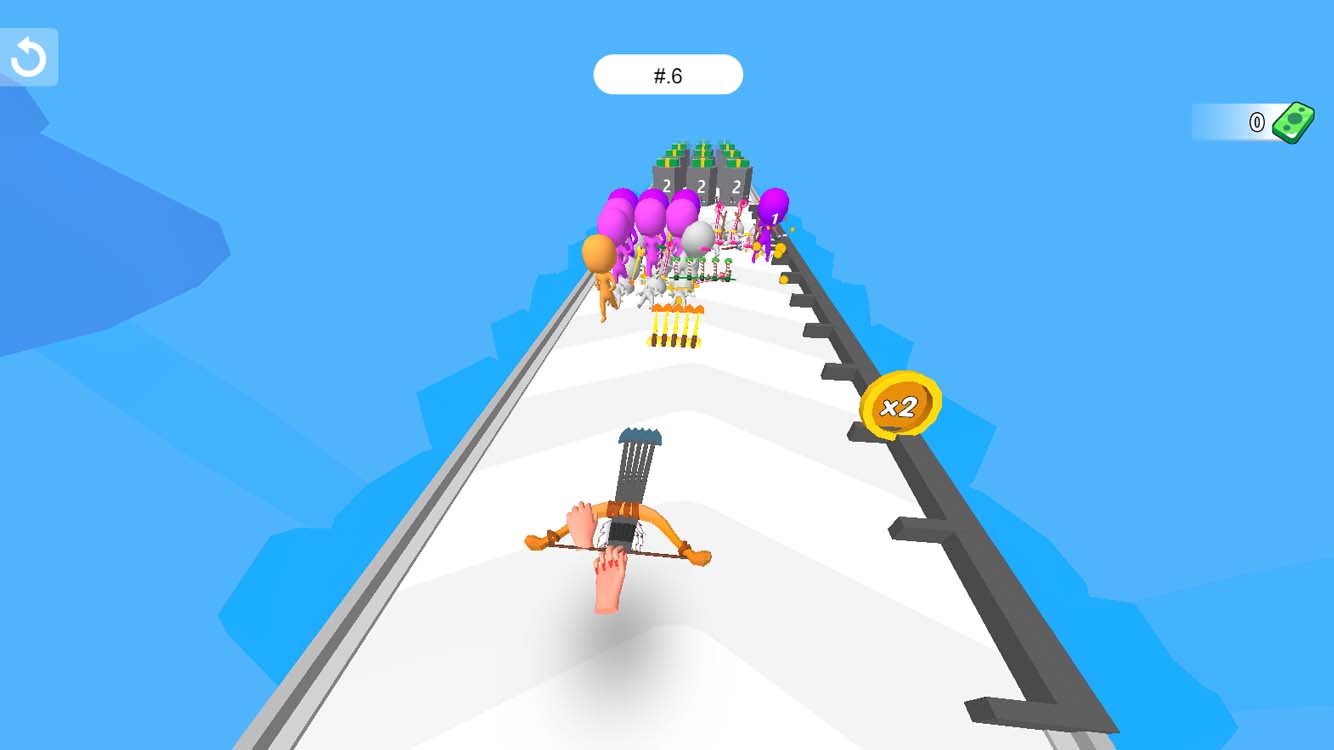Expand the level indicator showing #.6
Viewport: 1334px width, 750px height.
(668, 74)
